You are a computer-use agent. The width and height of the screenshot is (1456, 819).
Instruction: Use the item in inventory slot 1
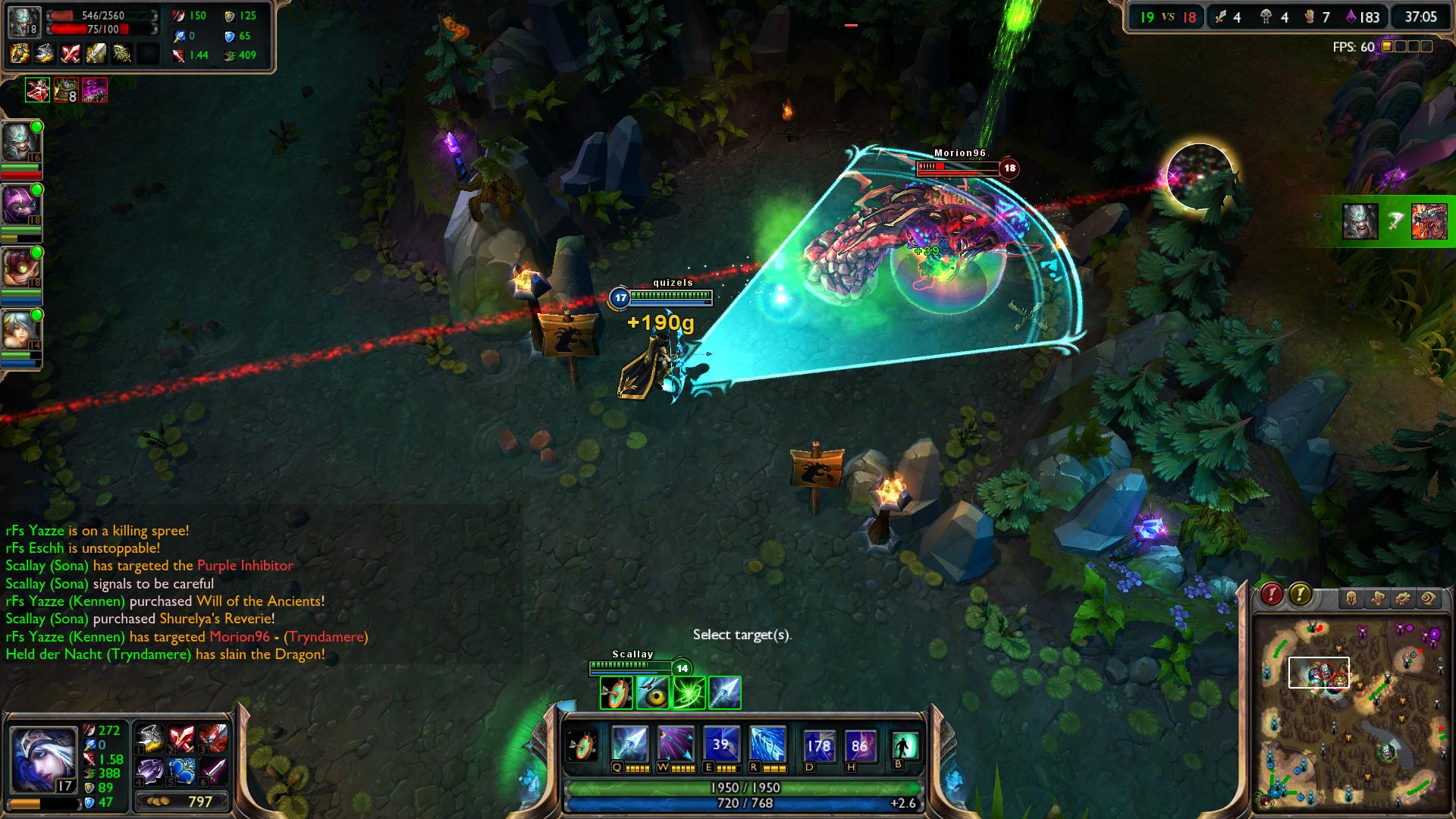tap(150, 739)
